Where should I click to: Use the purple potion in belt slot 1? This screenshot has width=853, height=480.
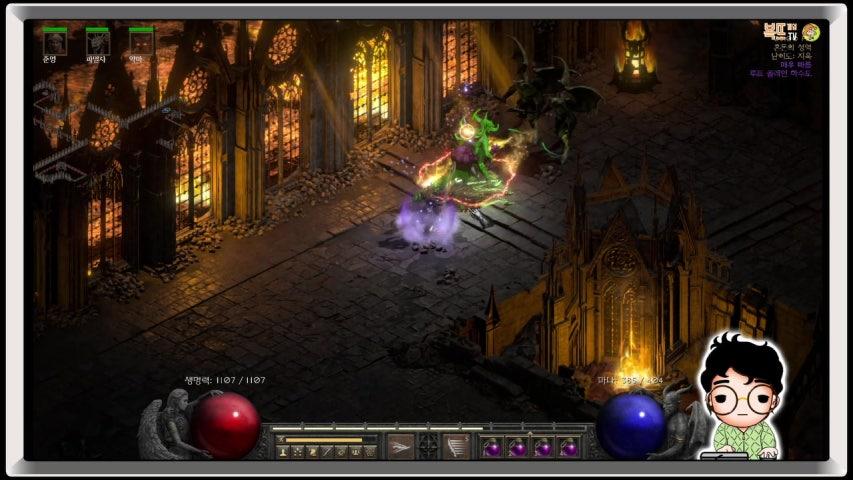coord(492,447)
